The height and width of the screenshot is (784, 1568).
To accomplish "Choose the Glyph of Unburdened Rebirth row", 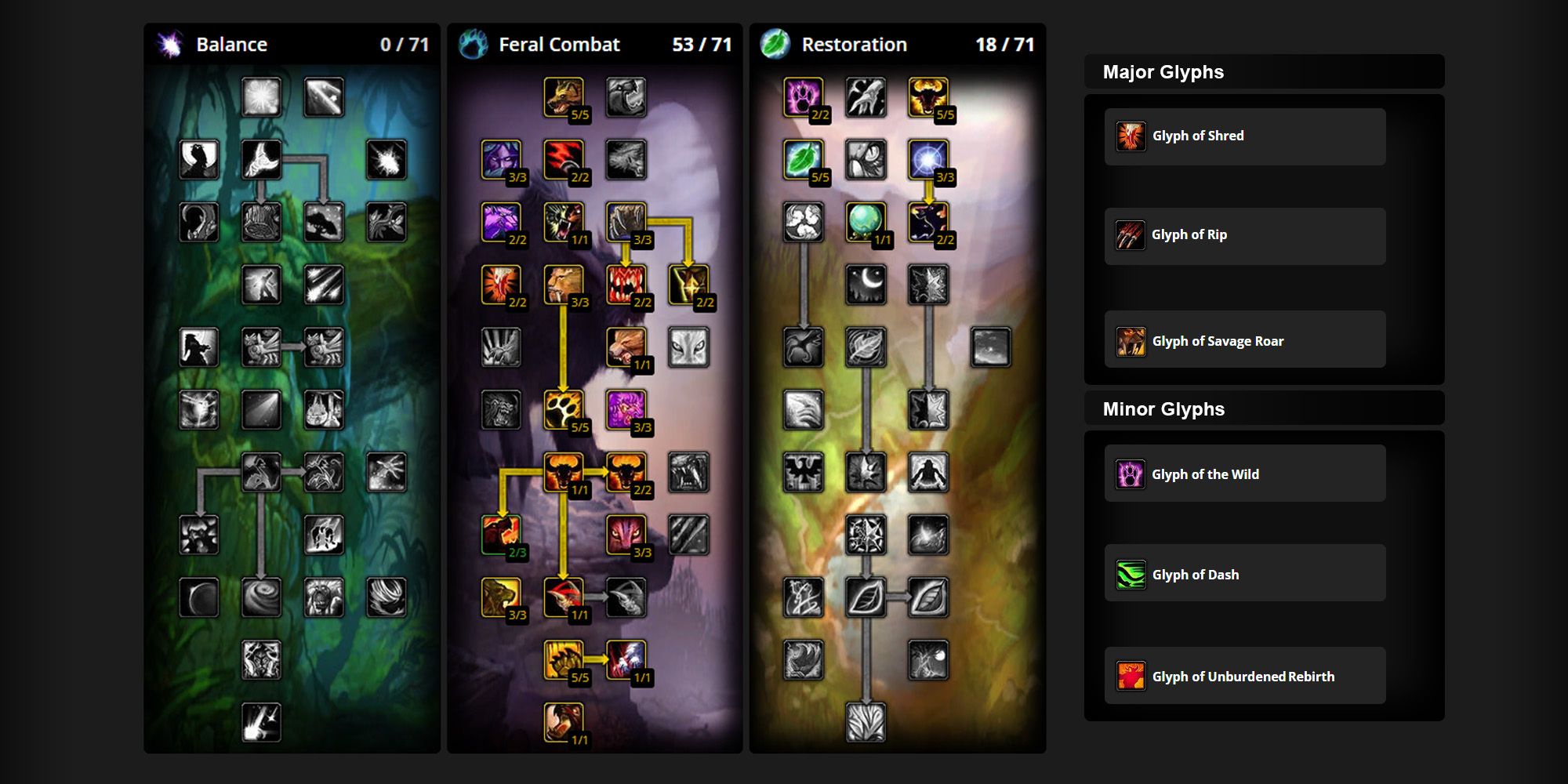I will pos(1244,675).
